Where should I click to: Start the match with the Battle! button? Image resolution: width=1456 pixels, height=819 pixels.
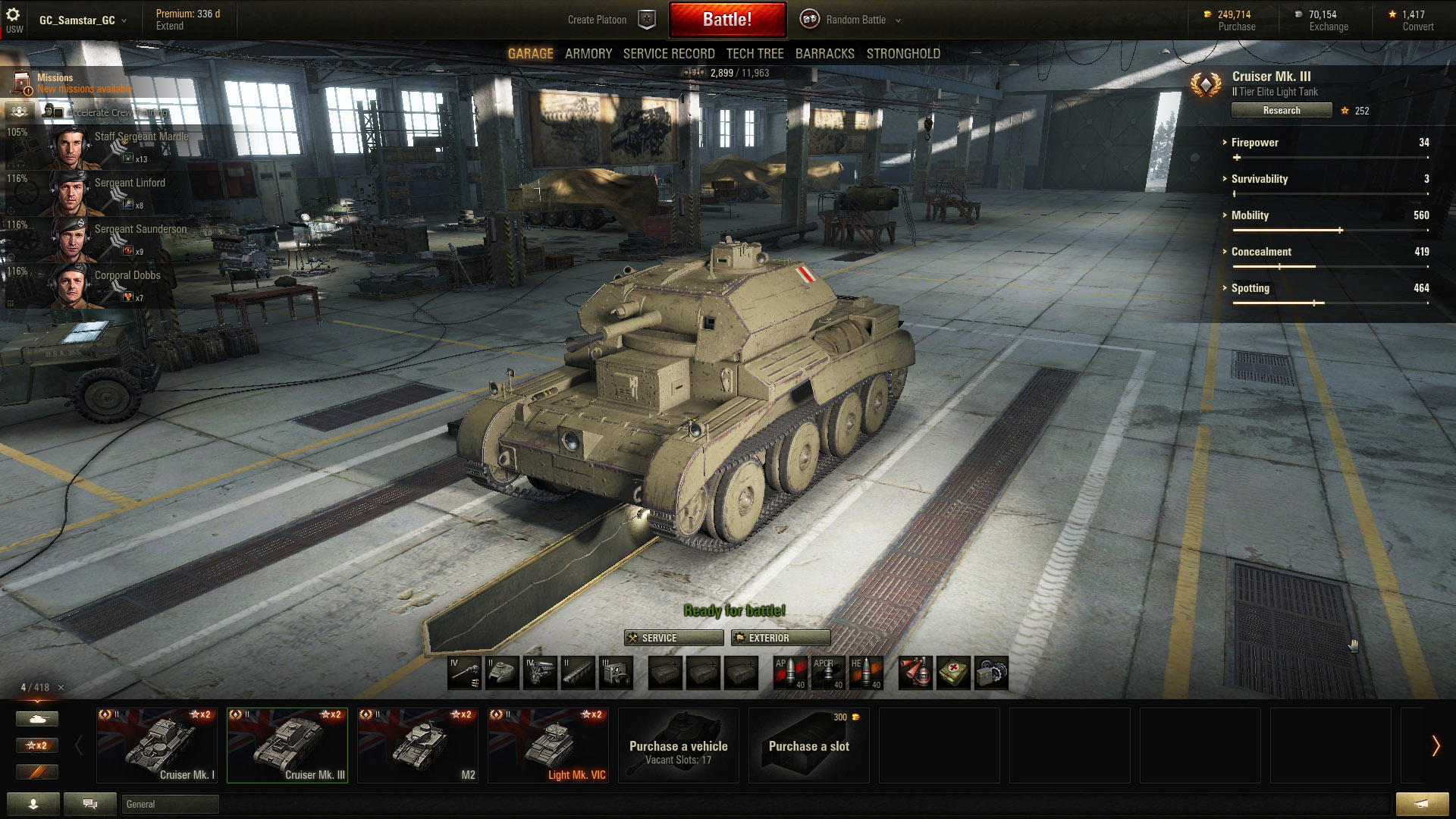[x=727, y=20]
